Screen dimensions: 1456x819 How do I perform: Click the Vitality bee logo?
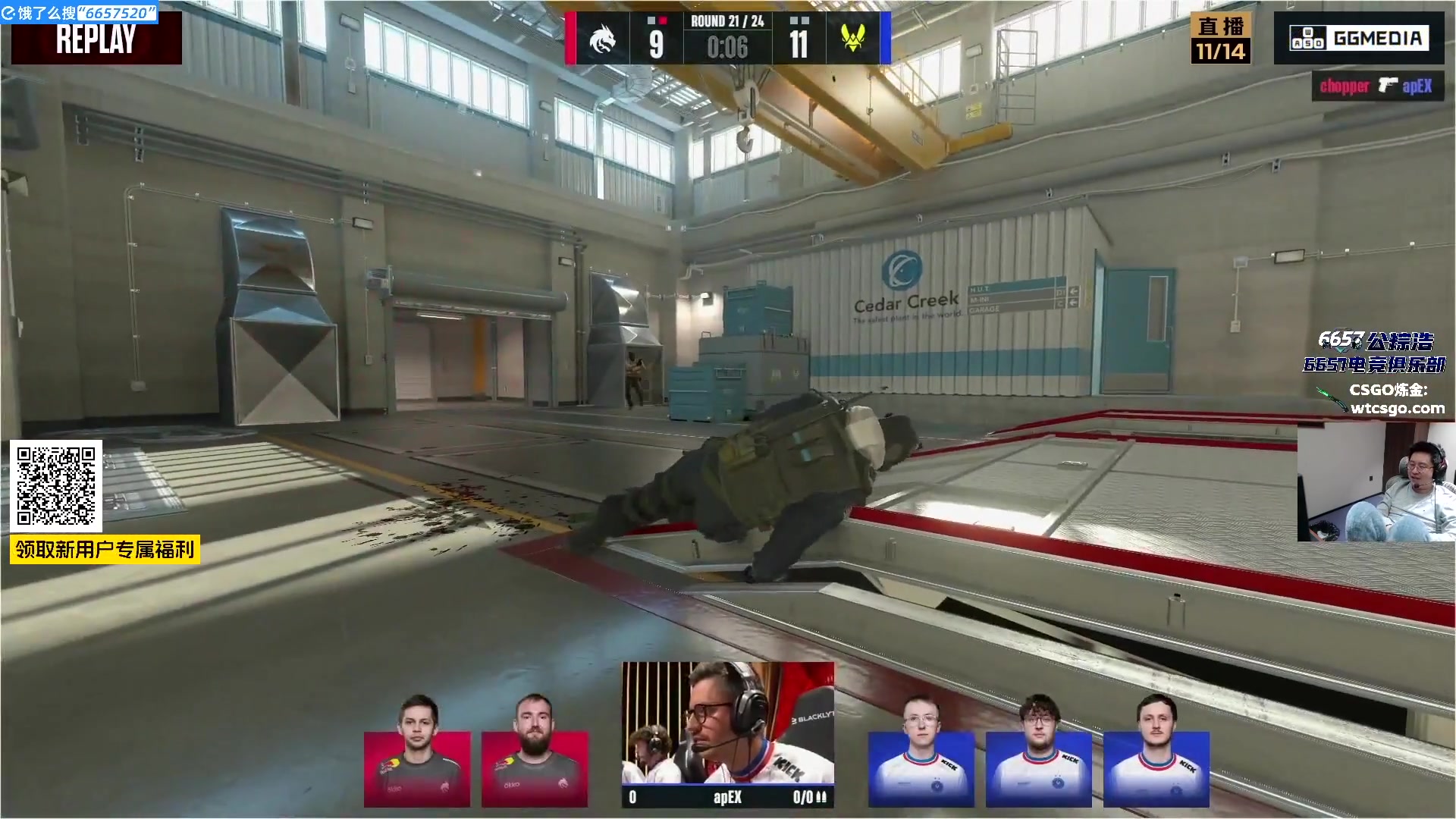pos(853,39)
